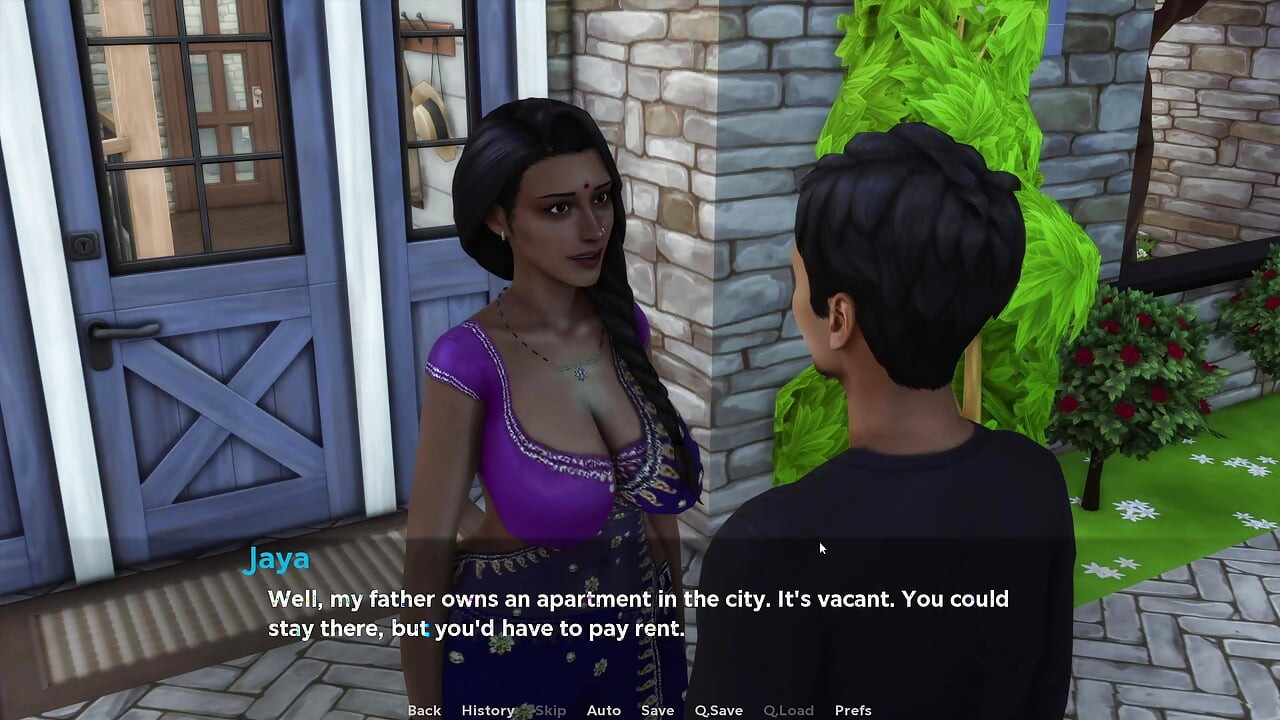Toggle Auto-forward mode
The width and height of the screenshot is (1280, 720).
click(x=604, y=710)
